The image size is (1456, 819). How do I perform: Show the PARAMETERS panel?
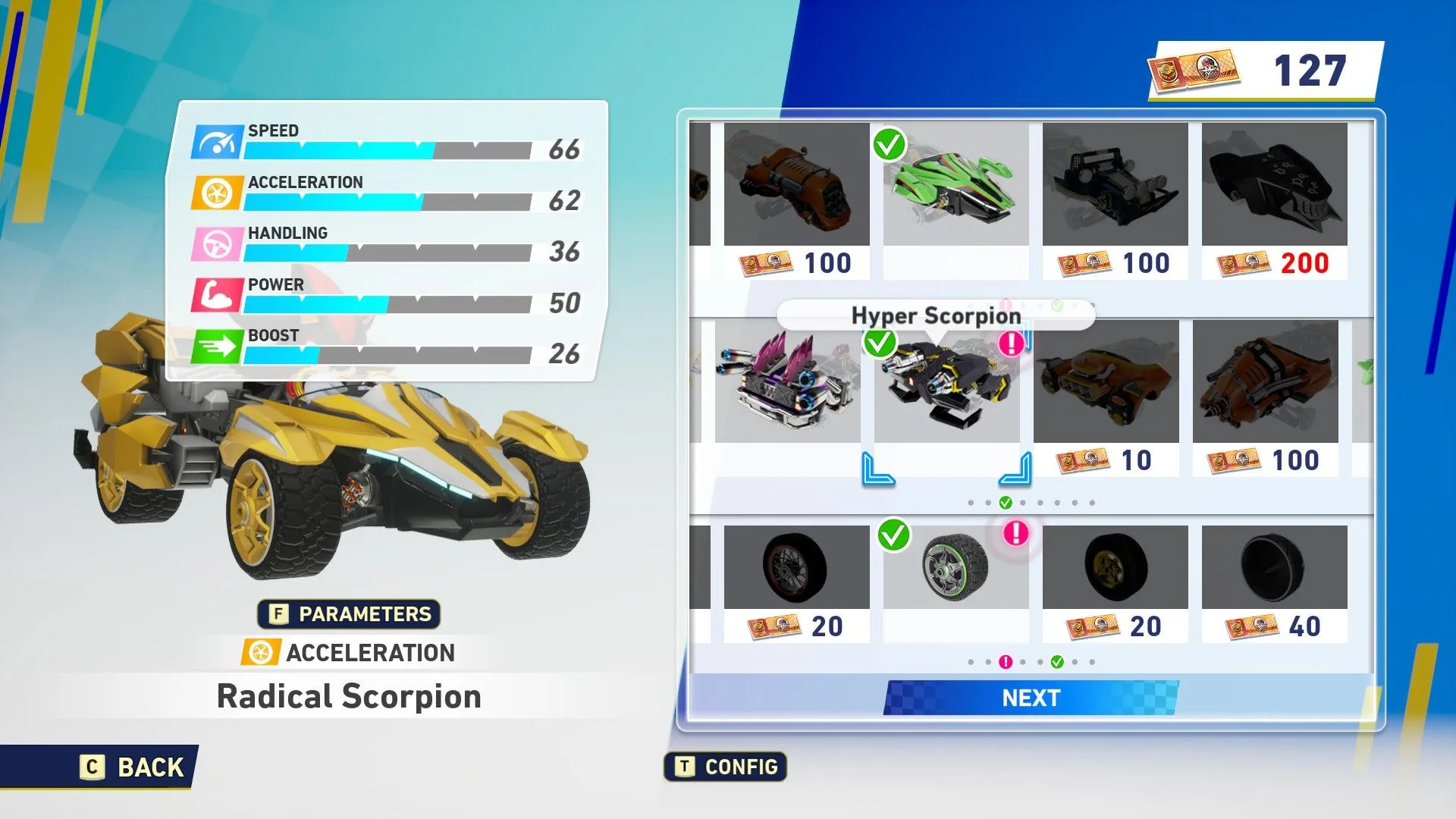[x=350, y=613]
